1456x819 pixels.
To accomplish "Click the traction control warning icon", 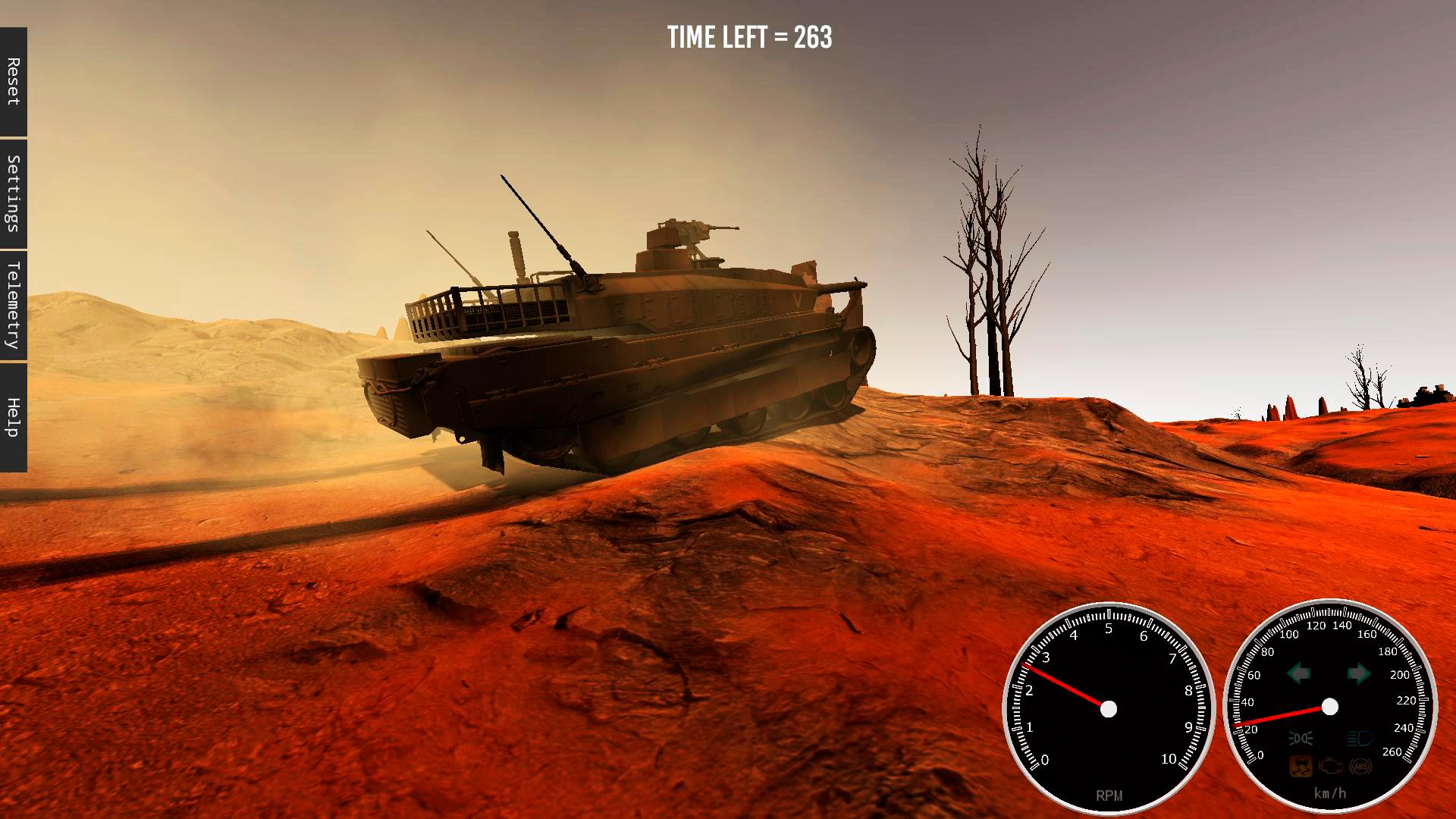I will [1301, 767].
